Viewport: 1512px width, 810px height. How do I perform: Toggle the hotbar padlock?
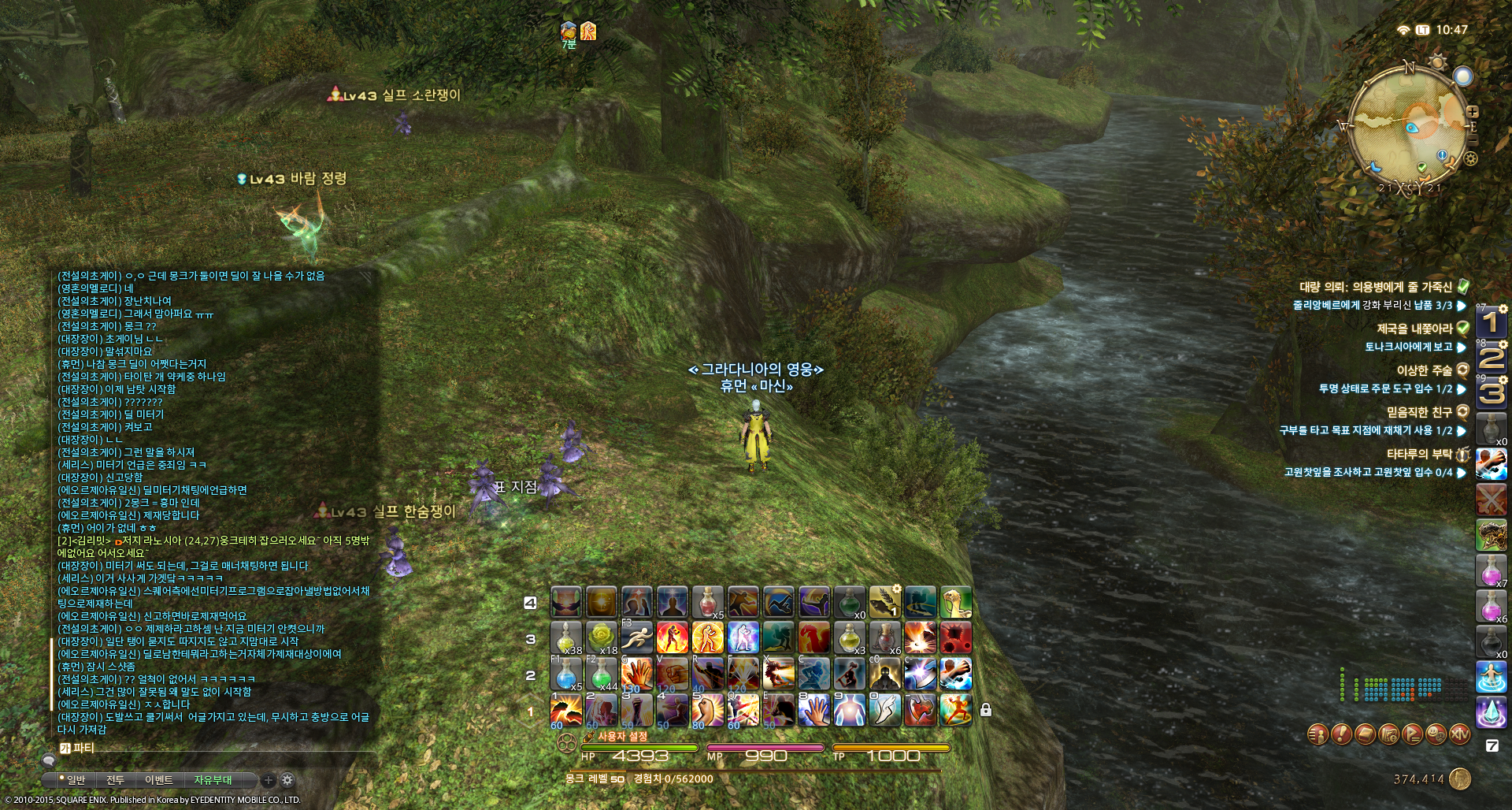click(x=985, y=710)
